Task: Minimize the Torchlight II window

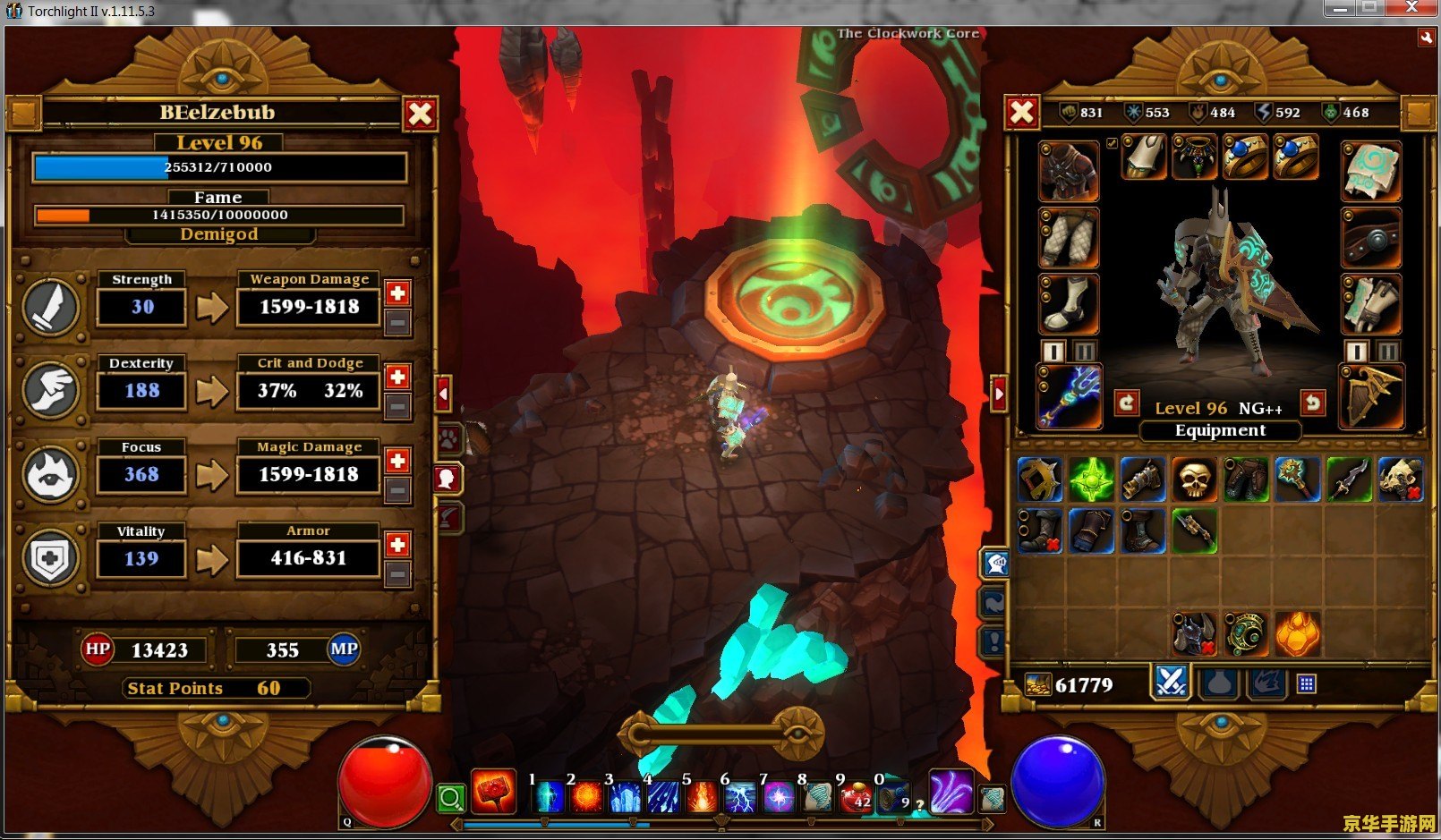Action: pos(1339,9)
